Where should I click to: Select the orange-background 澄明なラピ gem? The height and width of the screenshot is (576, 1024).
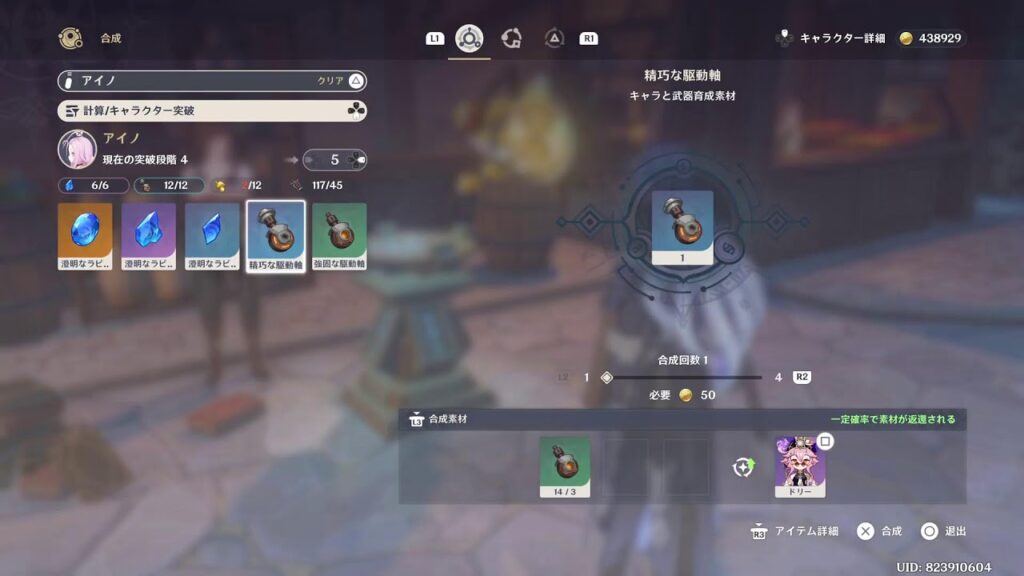tap(85, 237)
